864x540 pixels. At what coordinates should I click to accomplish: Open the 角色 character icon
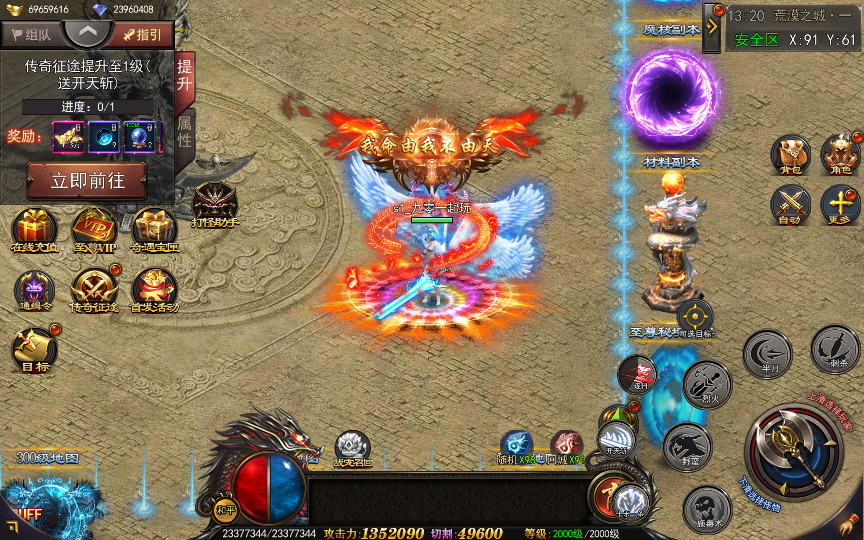840,155
